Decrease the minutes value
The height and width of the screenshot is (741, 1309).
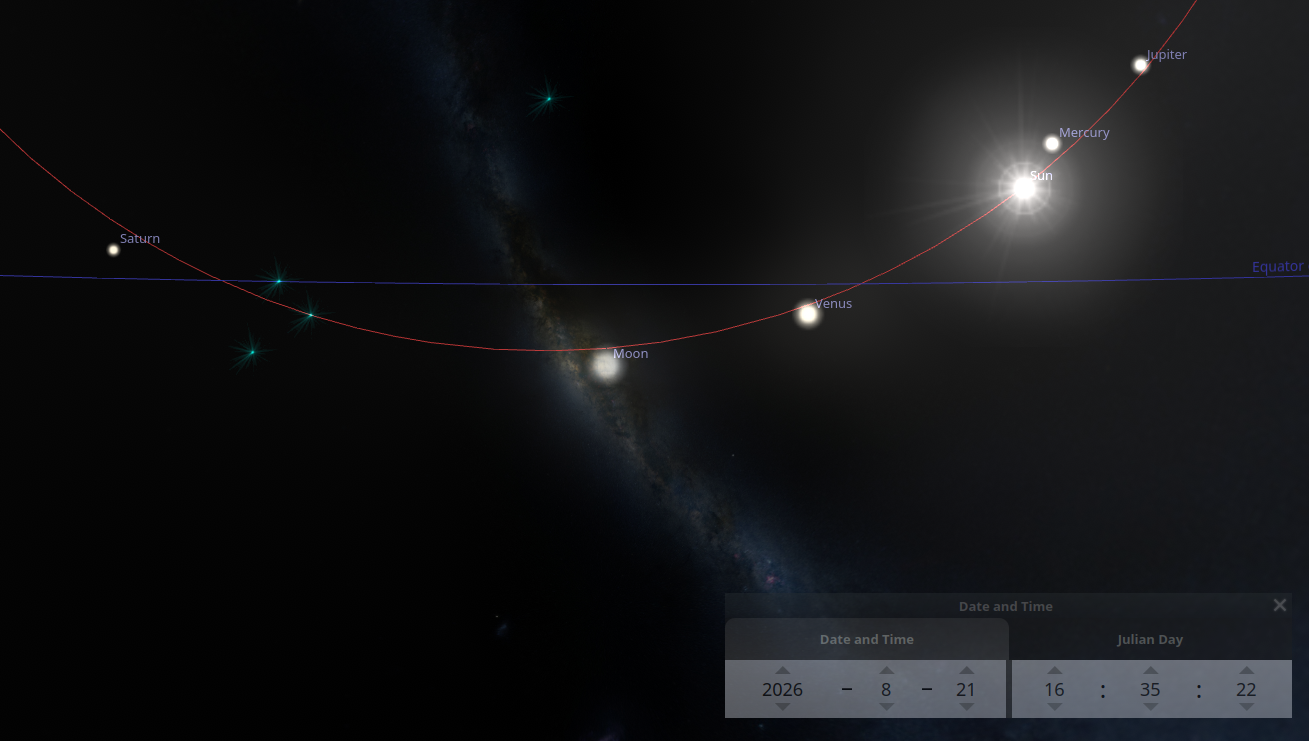coord(1151,707)
